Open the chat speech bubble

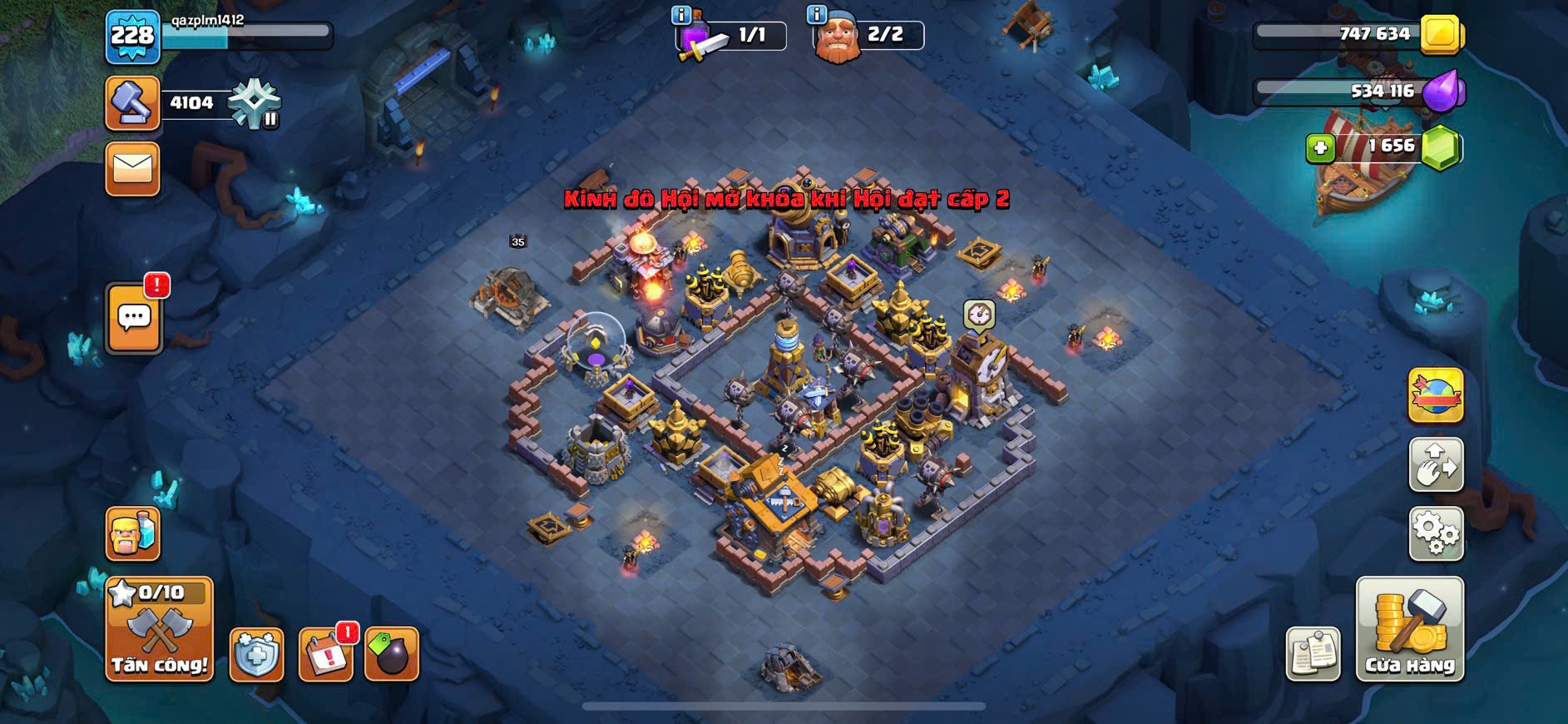coord(134,318)
